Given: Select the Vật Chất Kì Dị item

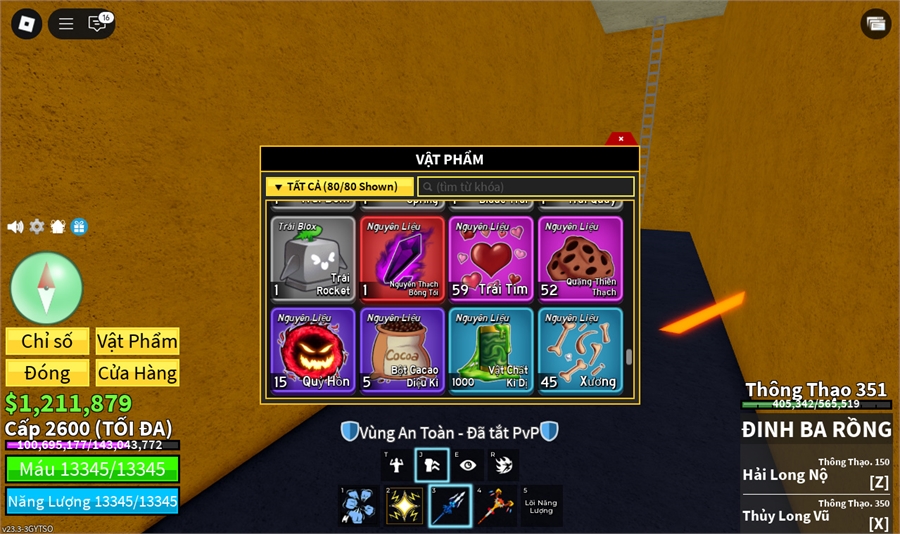Looking at the screenshot, I should pos(491,350).
